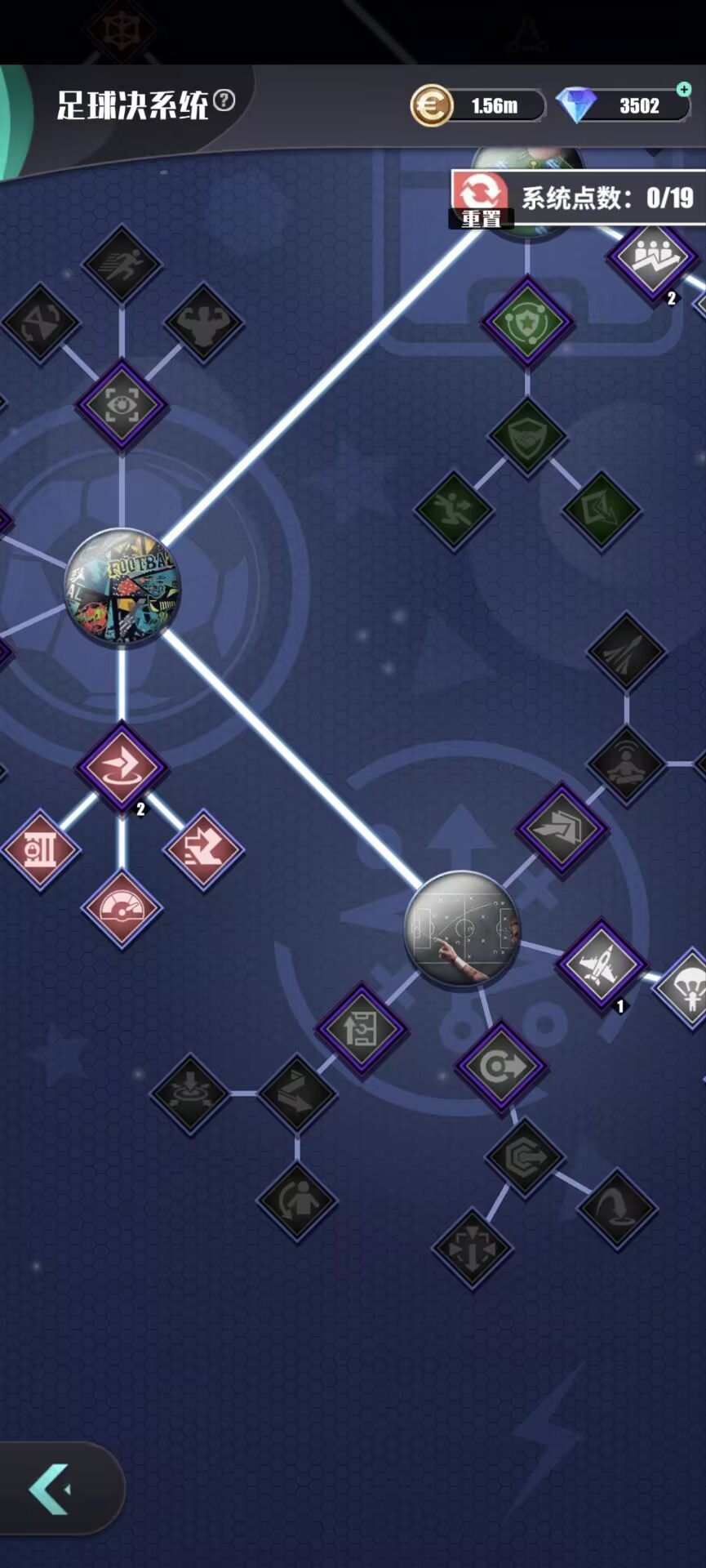Open the help question mark next to 足球决系统
Screen dimensions: 706x1568
tap(224, 101)
